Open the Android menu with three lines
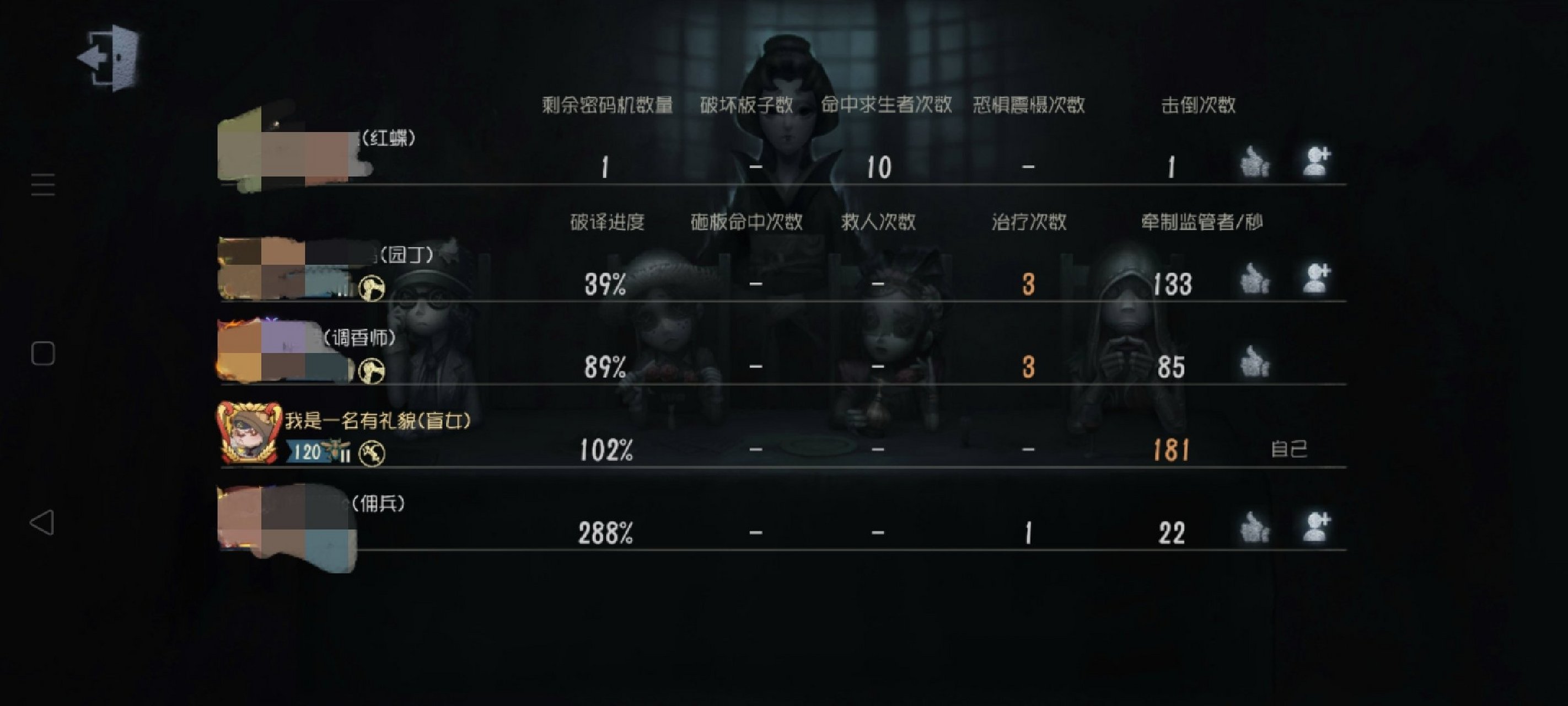This screenshot has width=1568, height=706. point(43,185)
